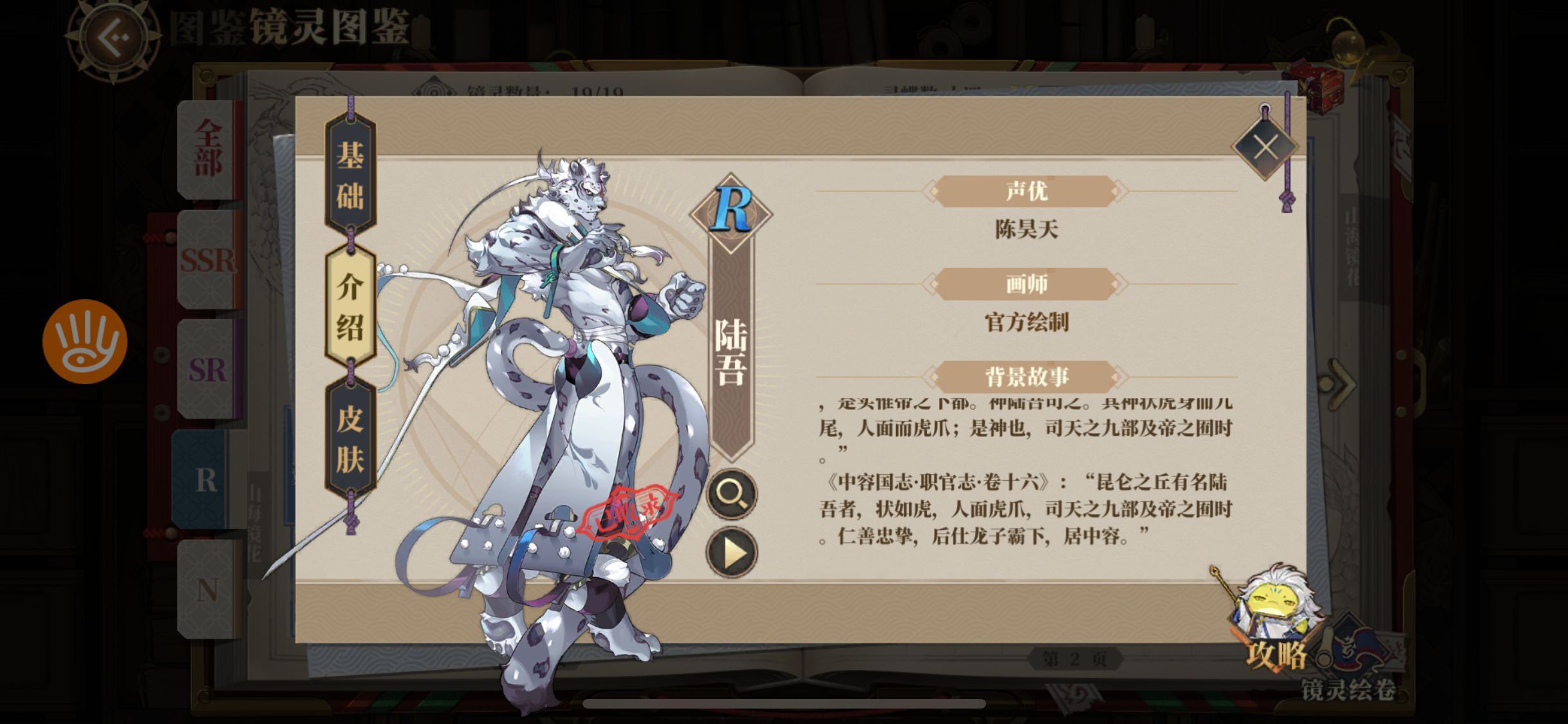Close the 陆吾 detail popup
Screen dimensions: 1568x724
point(1266,147)
